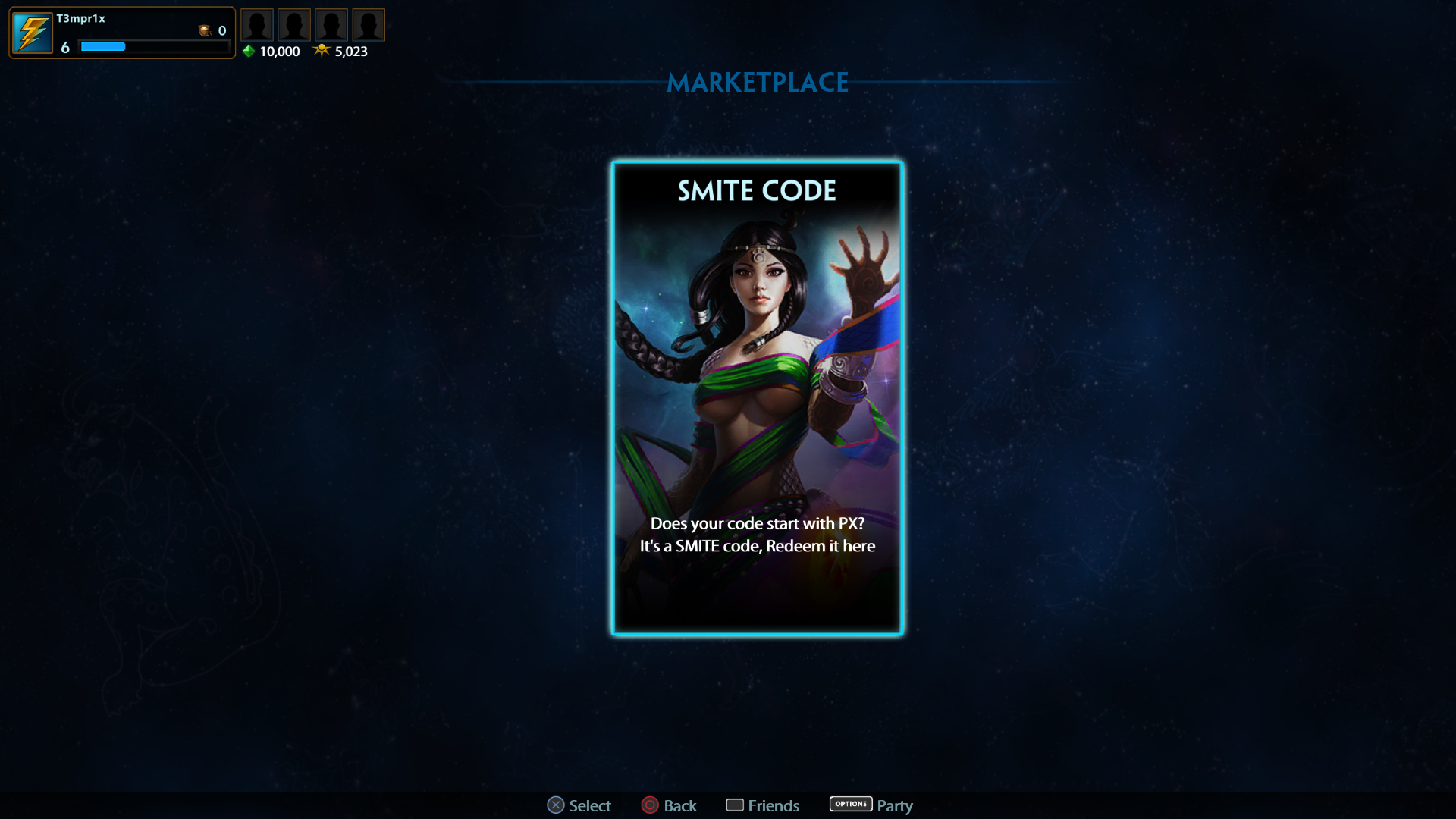
Task: Open the SMITE CODE redemption card
Action: coord(757,398)
